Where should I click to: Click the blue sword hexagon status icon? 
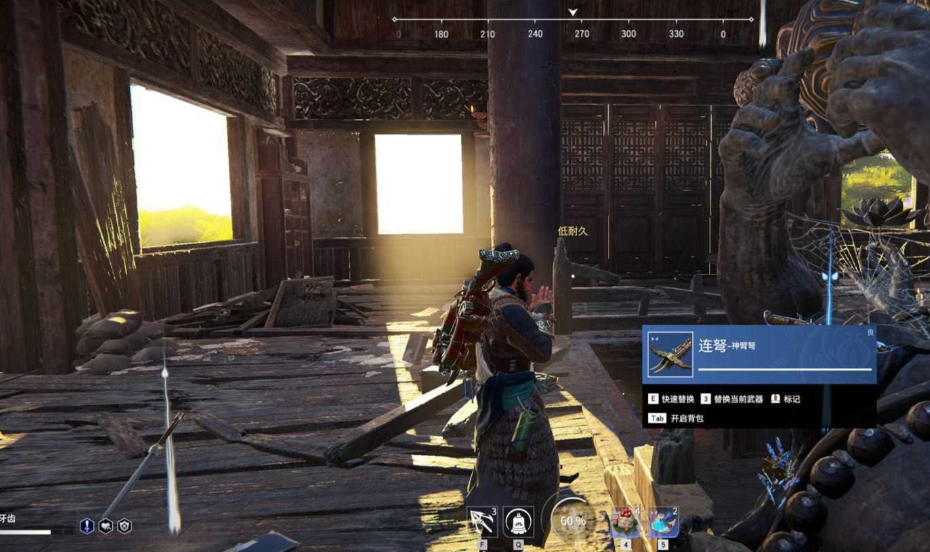point(88,525)
